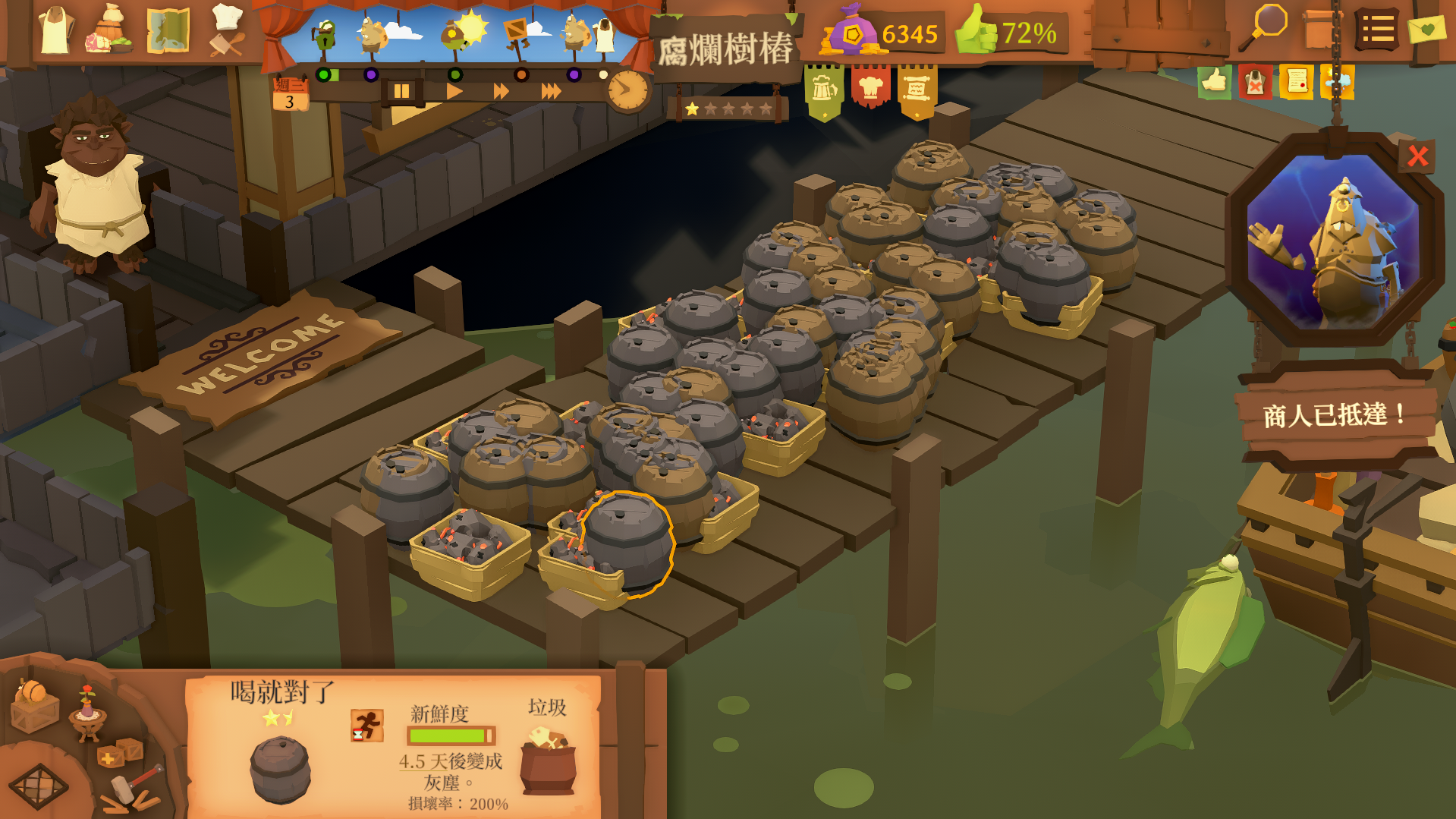This screenshot has width=1456, height=819.
Task: Open the magnifying glass search tool
Action: click(1265, 27)
